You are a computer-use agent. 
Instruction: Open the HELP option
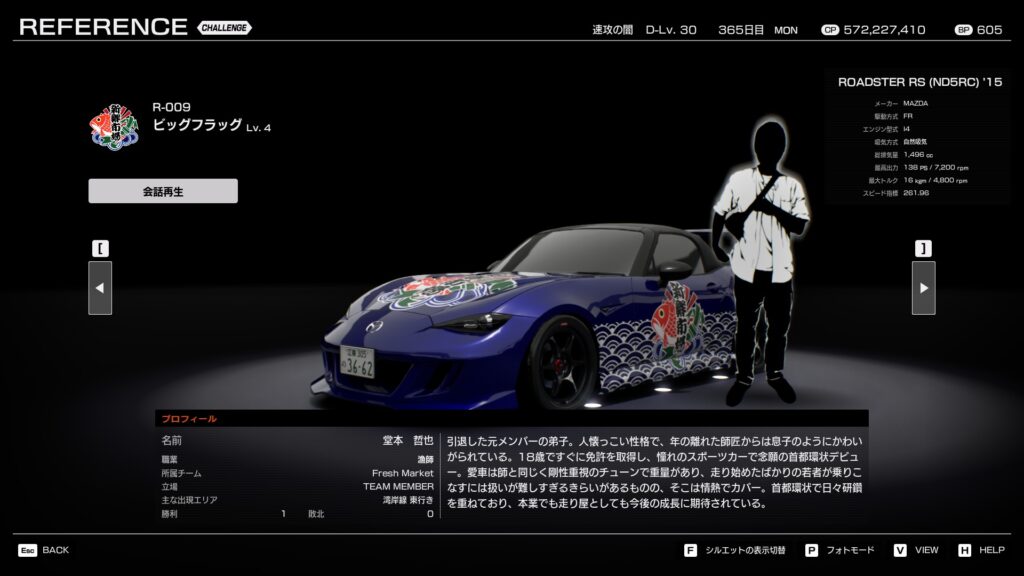(x=981, y=550)
